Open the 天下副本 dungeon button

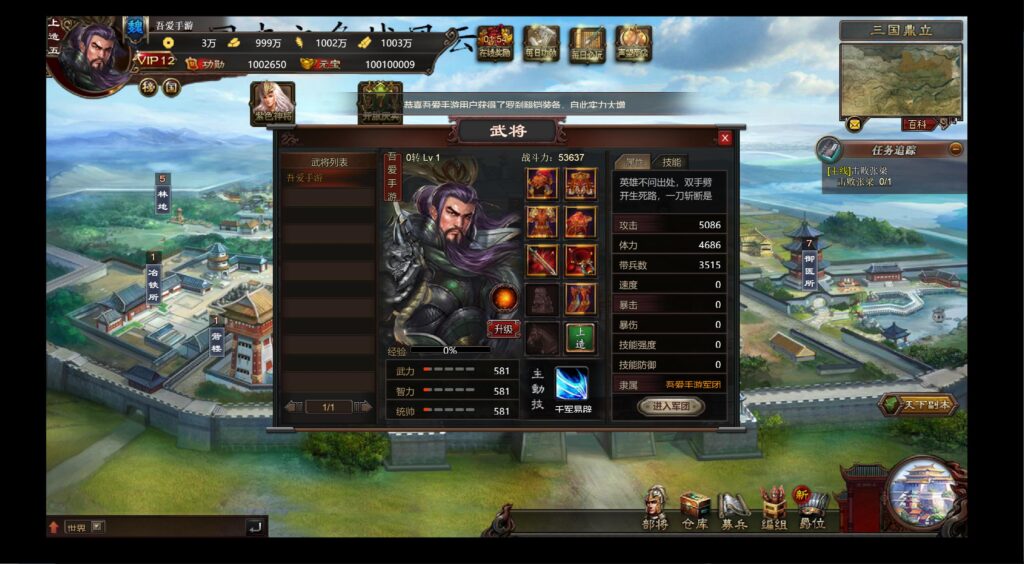tap(918, 404)
